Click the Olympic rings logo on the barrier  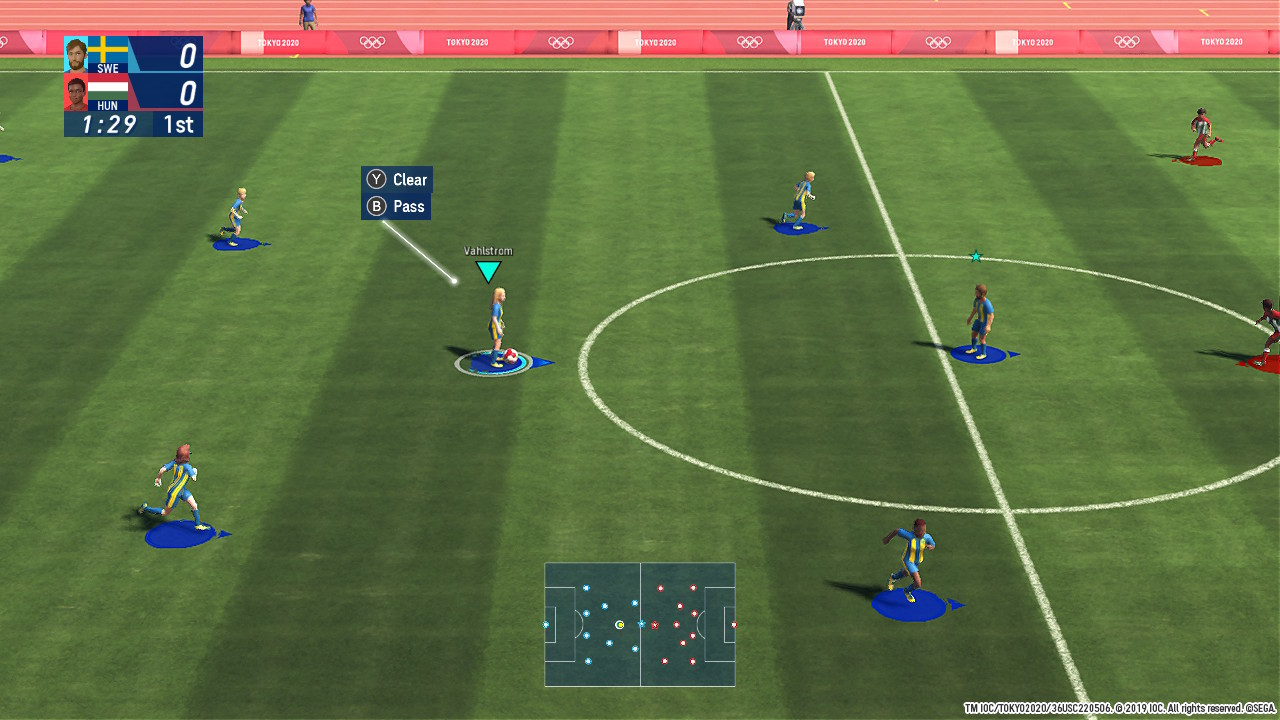tap(372, 42)
